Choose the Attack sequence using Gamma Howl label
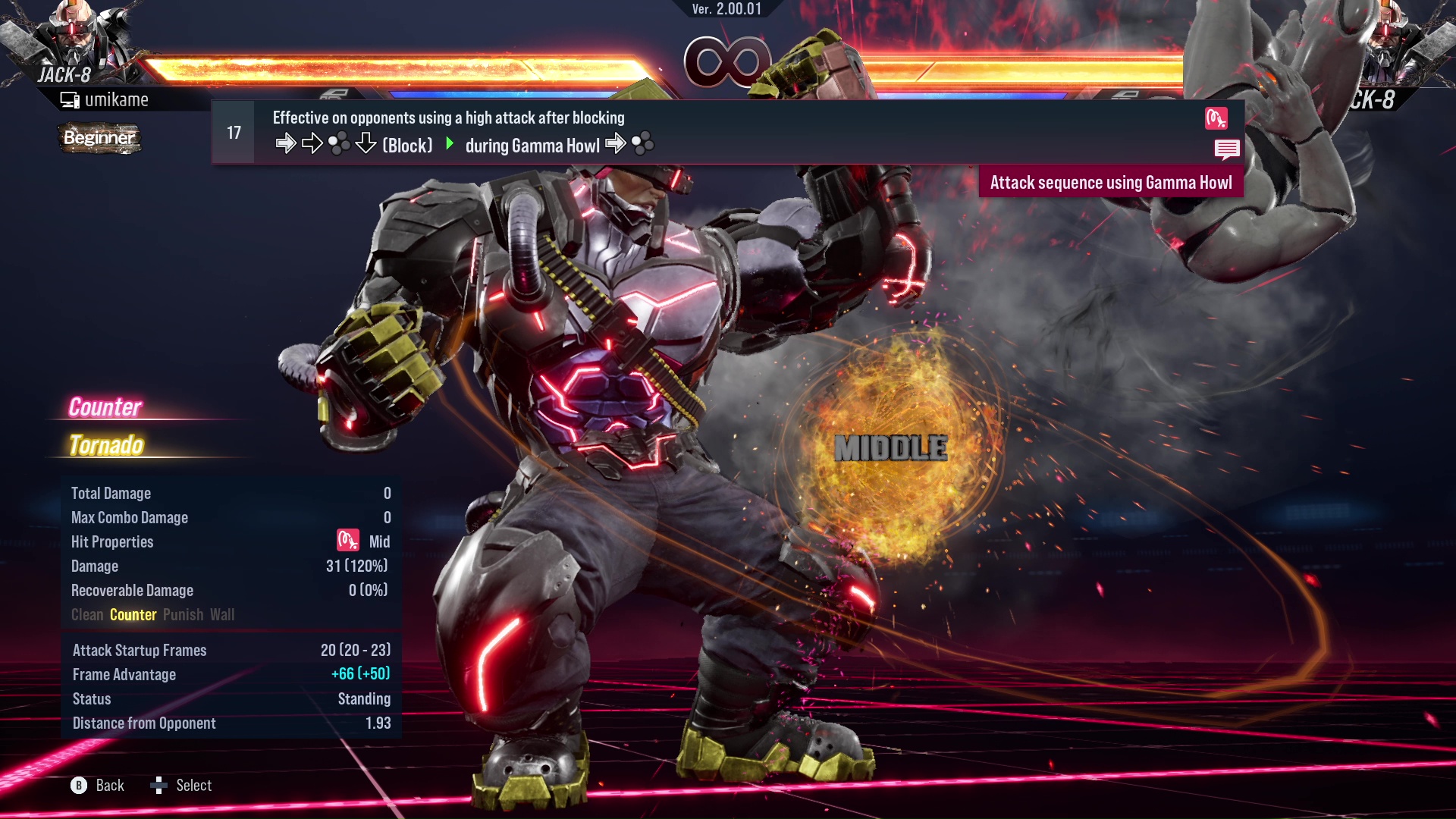This screenshot has height=819, width=1456. click(1110, 183)
